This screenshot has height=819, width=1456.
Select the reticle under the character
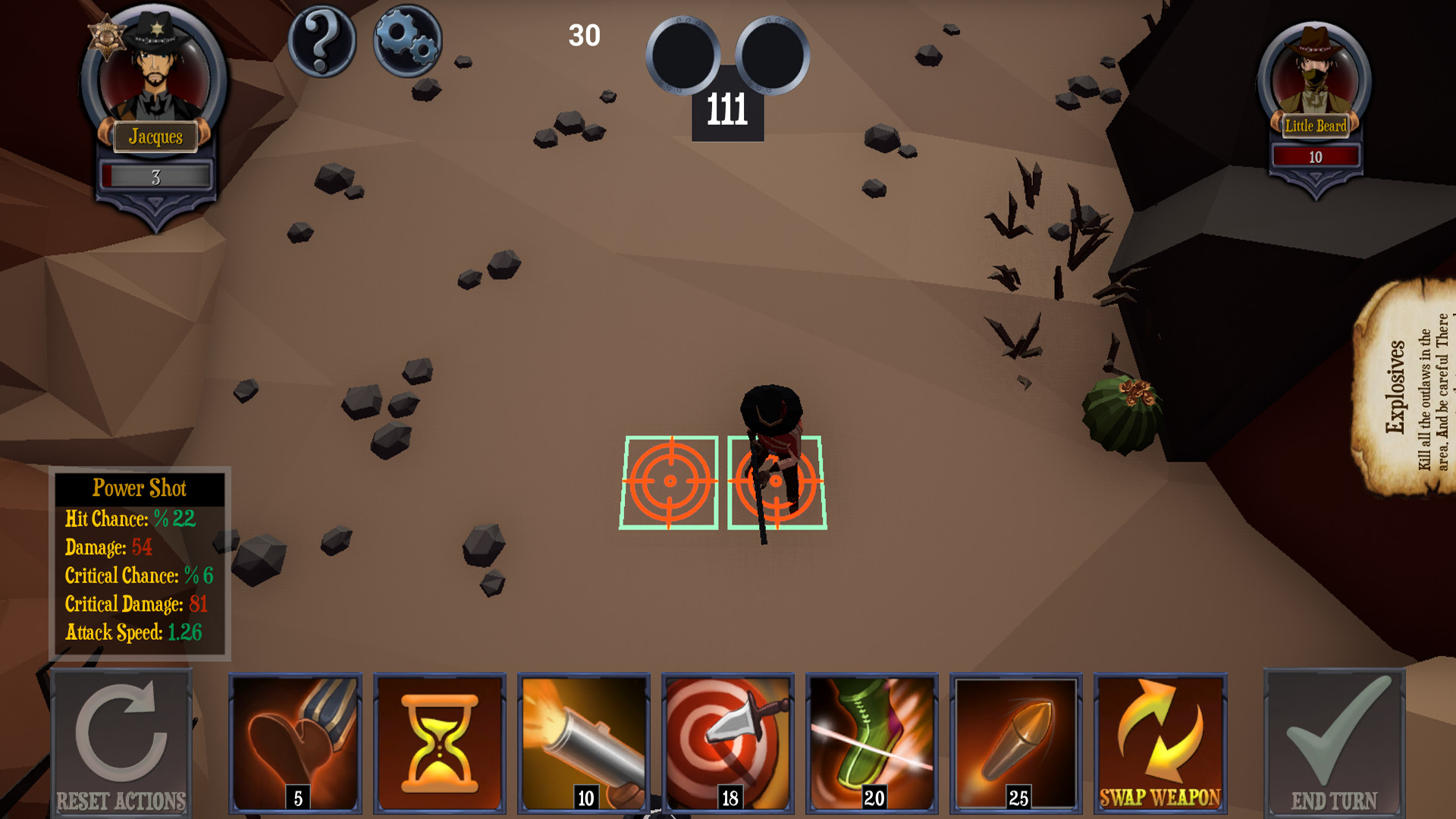[x=775, y=482]
